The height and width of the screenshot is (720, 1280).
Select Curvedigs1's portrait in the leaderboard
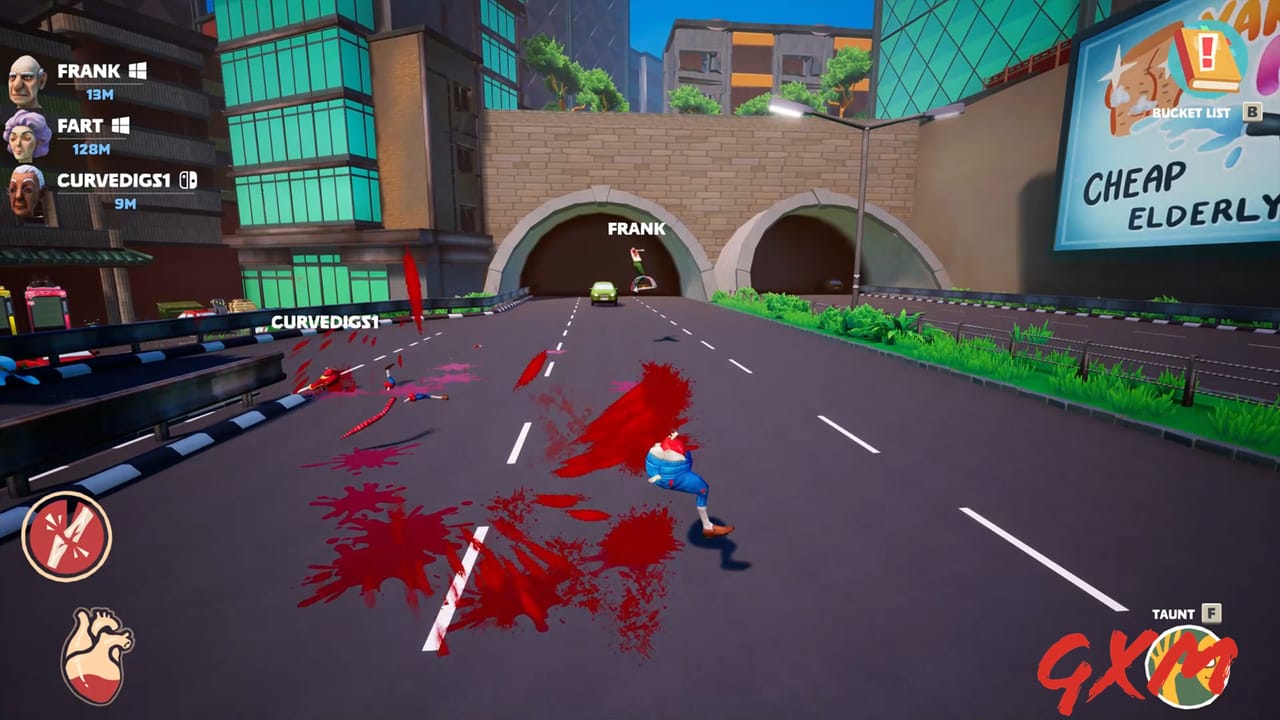[x=27, y=188]
